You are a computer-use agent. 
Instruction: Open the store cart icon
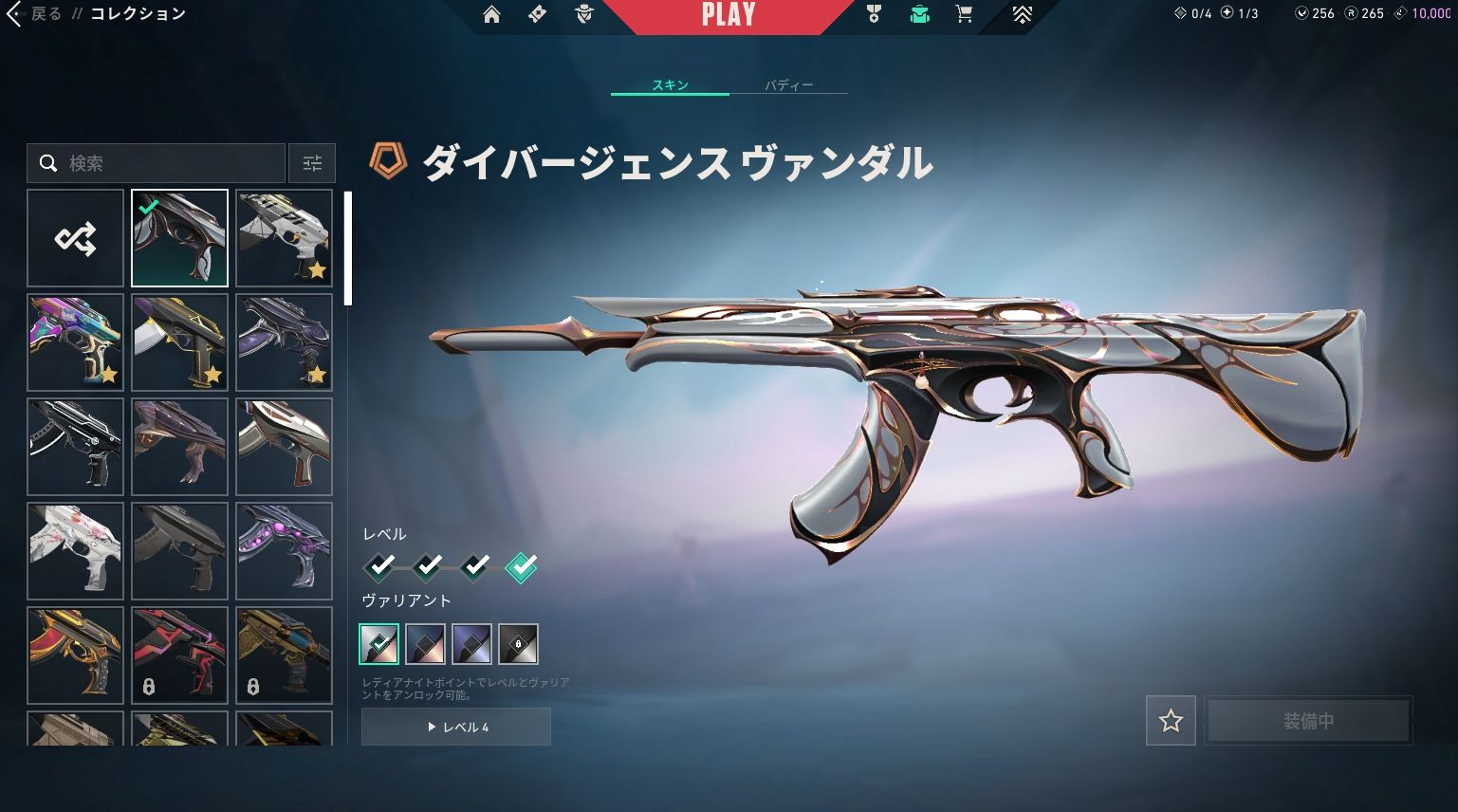point(964,14)
